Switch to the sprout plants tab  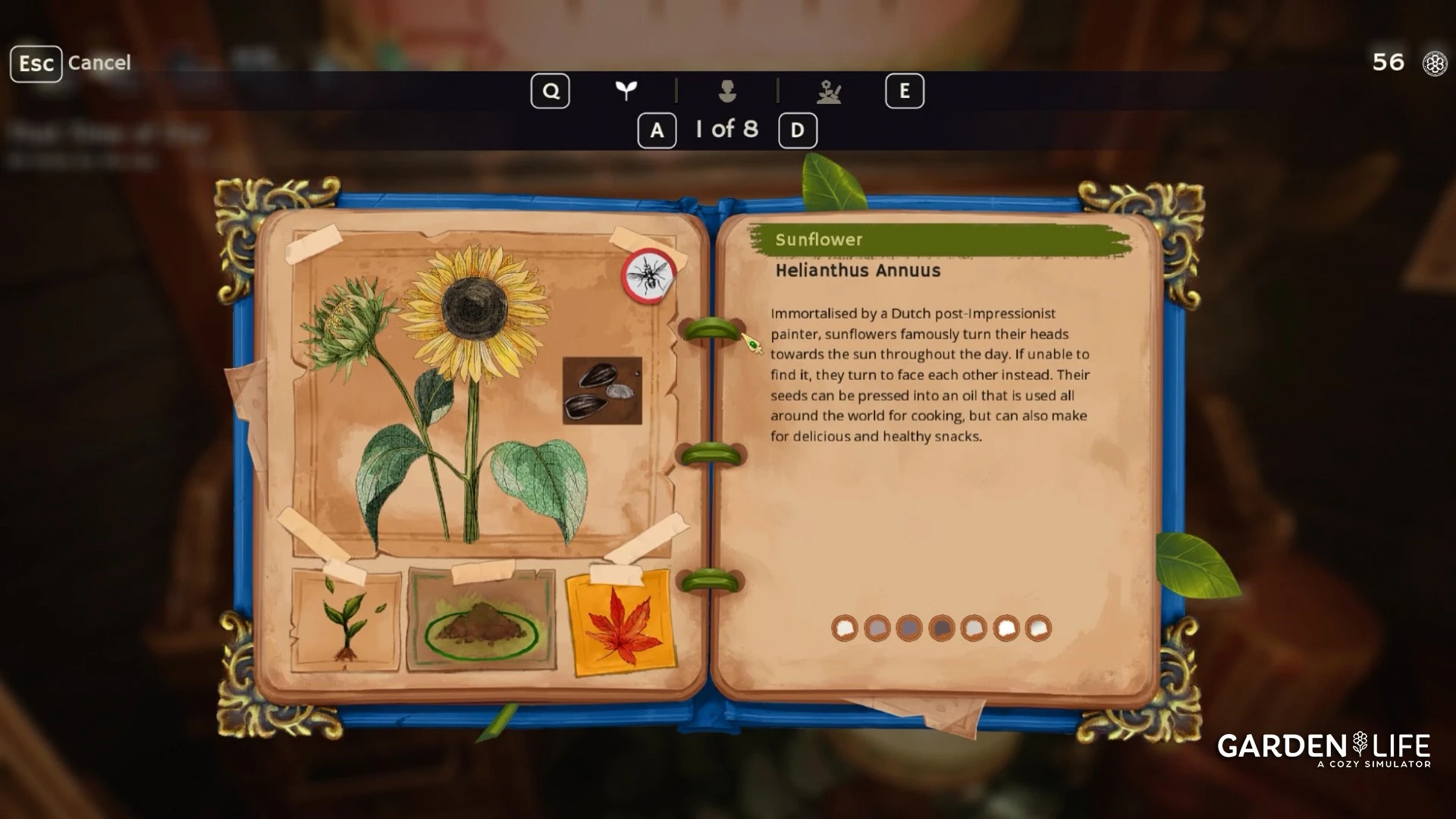click(626, 91)
